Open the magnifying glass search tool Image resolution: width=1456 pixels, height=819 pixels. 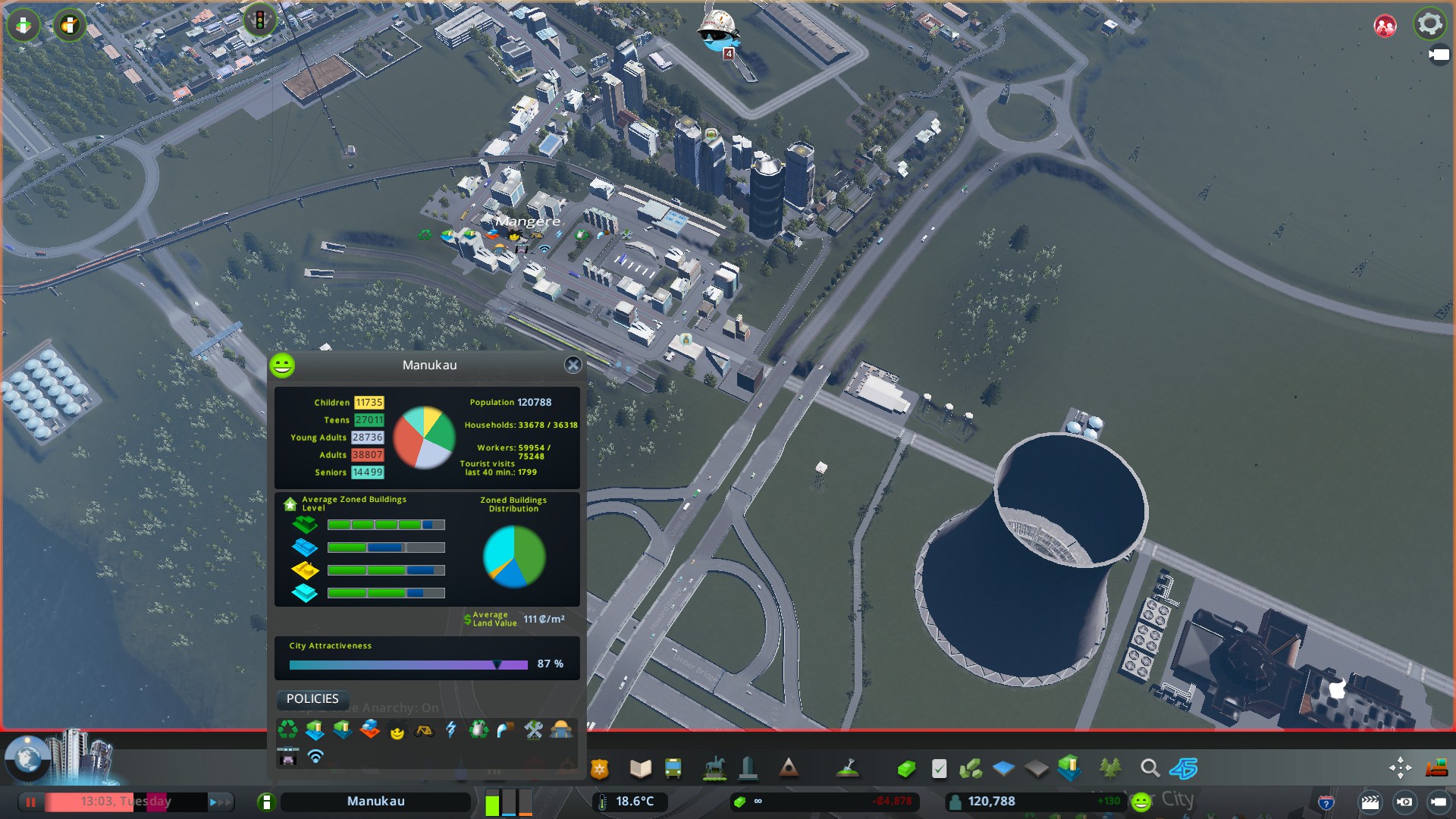tap(1150, 769)
